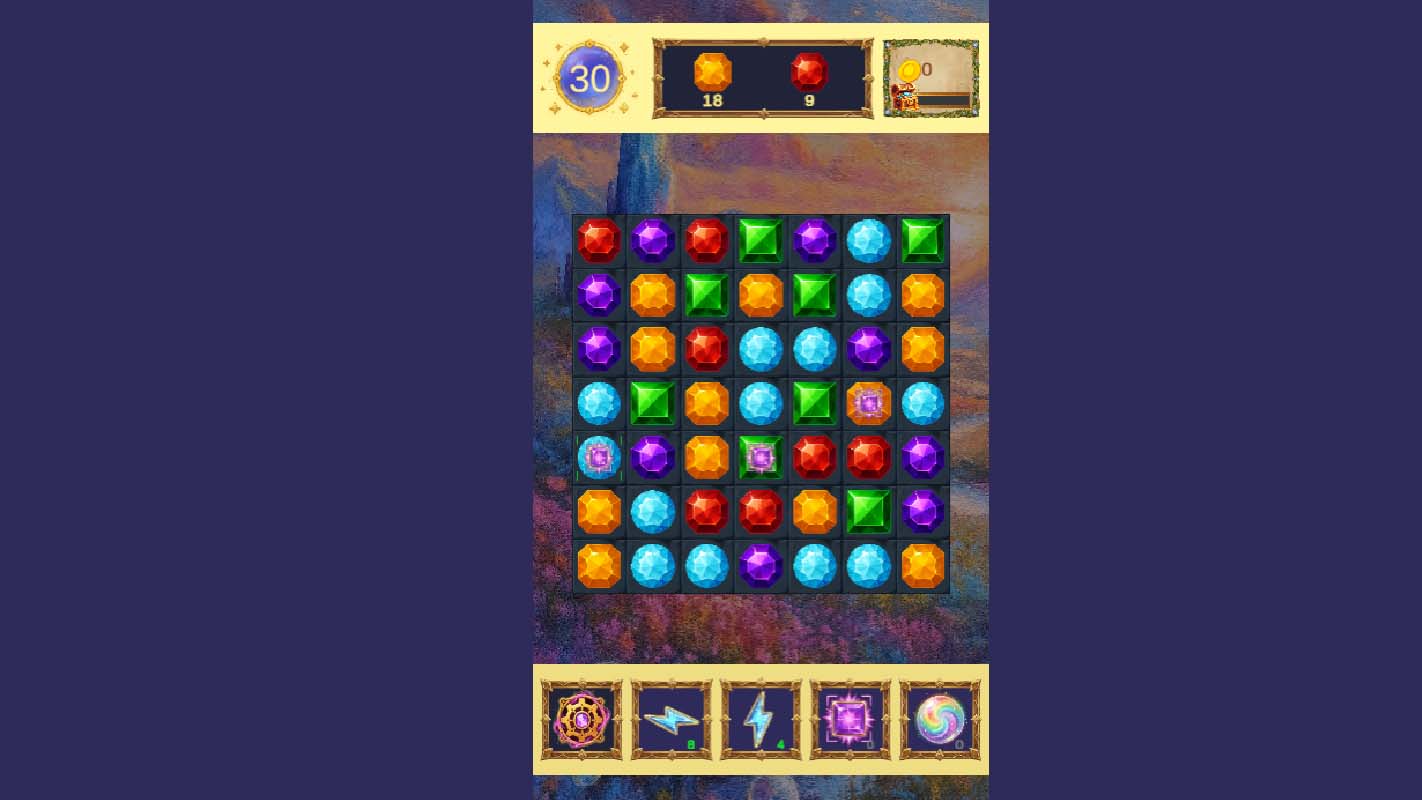This screenshot has width=1422, height=800.
Task: Use the vertical lightning bolt booster
Action: (761, 717)
